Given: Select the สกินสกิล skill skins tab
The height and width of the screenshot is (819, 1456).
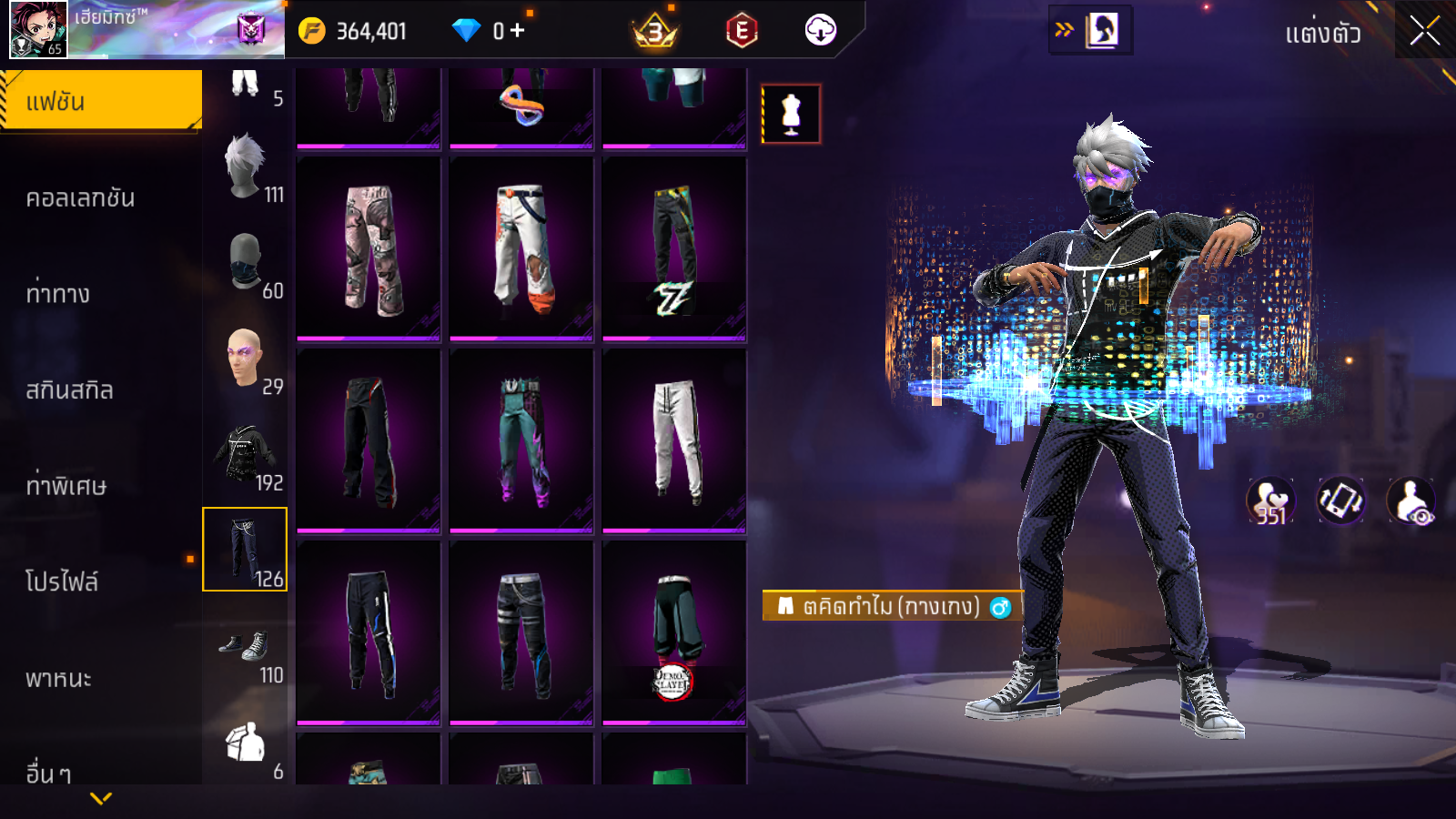Looking at the screenshot, I should (69, 390).
